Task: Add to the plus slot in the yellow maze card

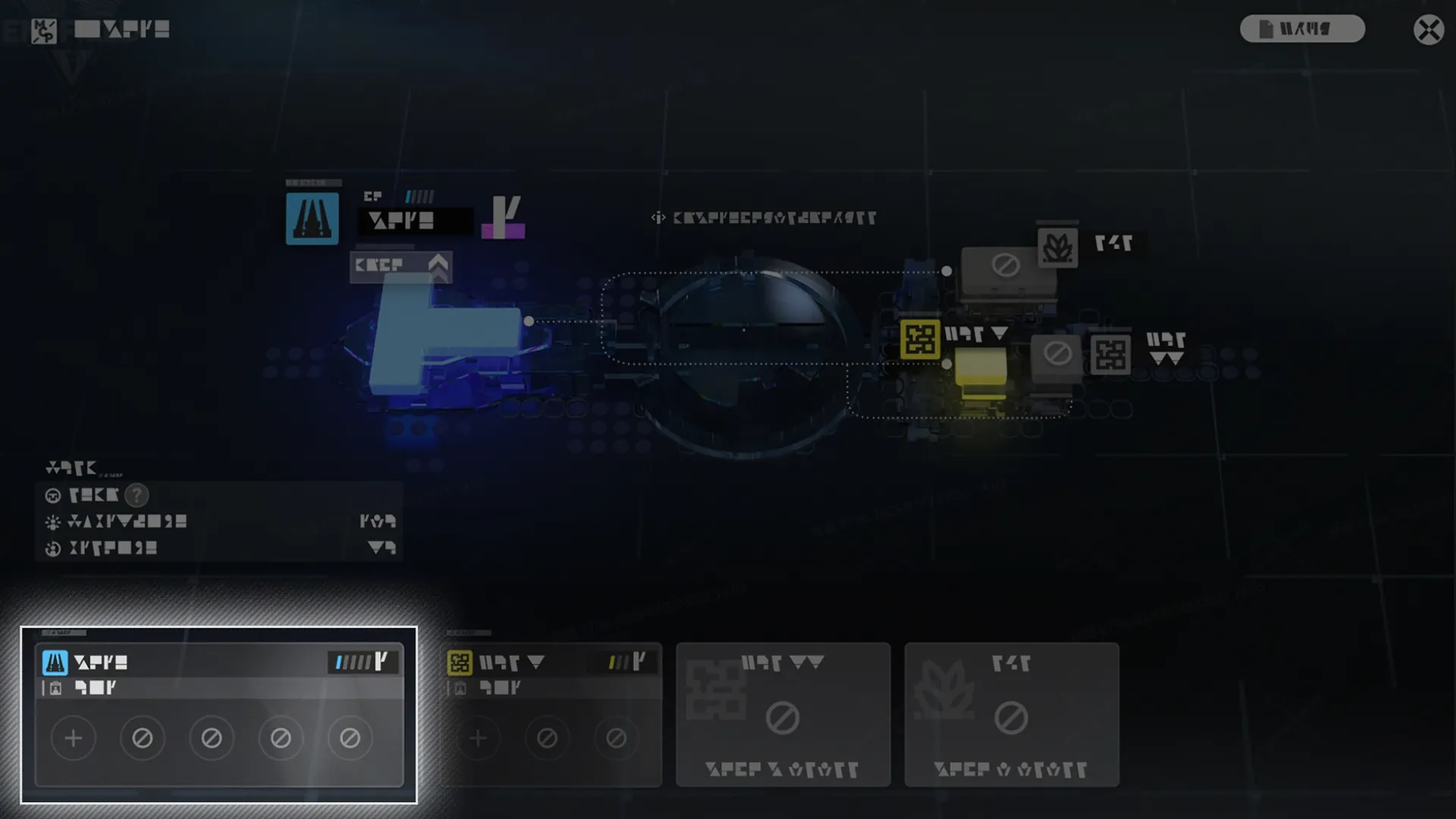Action: click(478, 738)
